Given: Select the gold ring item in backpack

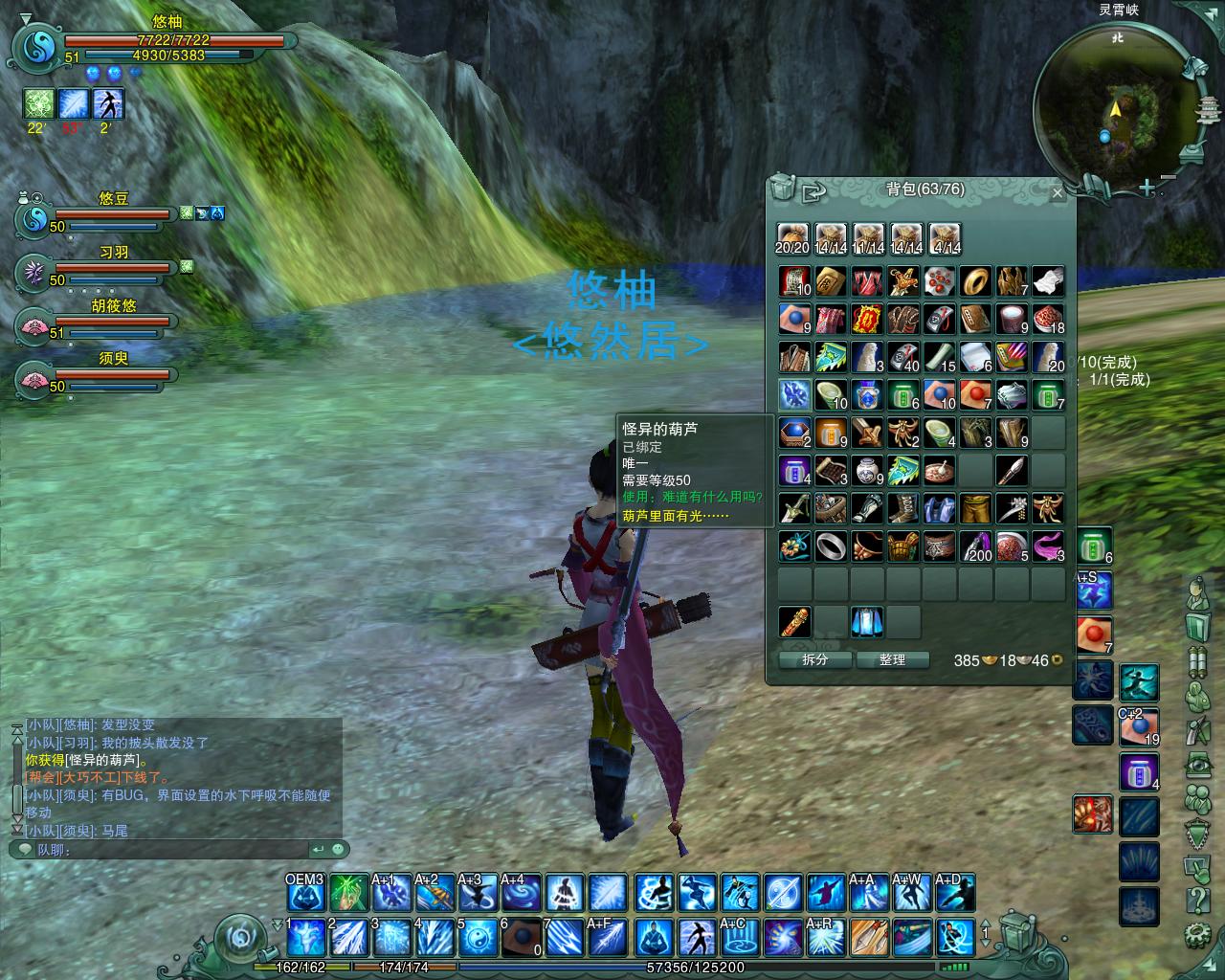Looking at the screenshot, I should coord(975,281).
